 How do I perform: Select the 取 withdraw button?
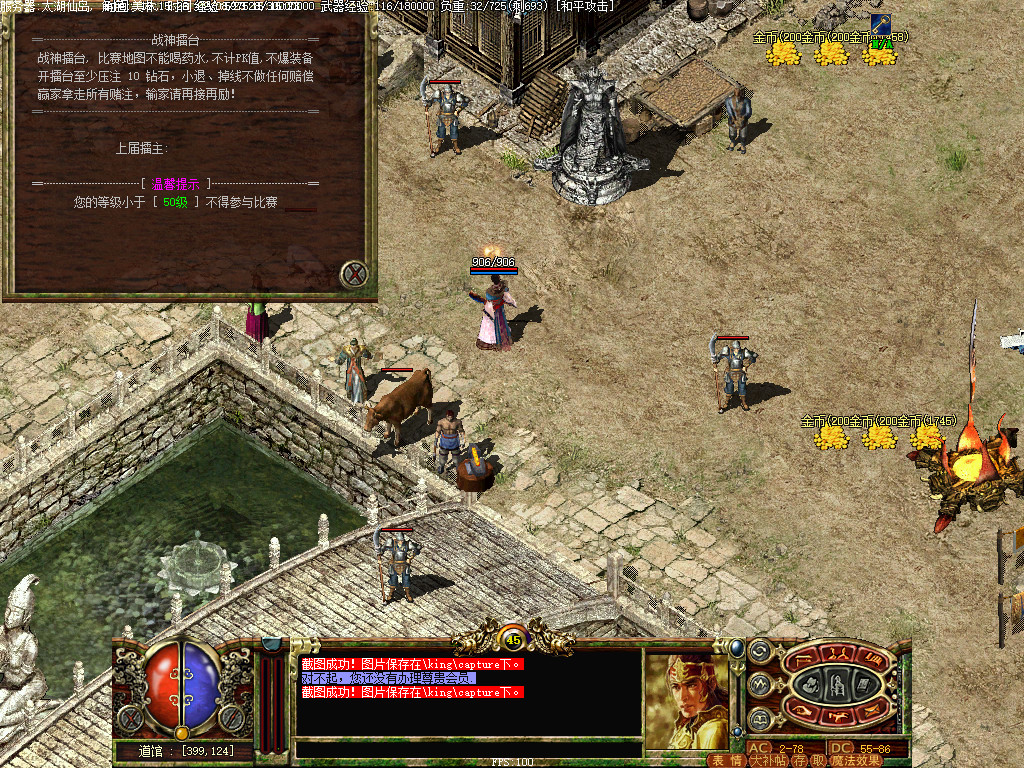818,760
